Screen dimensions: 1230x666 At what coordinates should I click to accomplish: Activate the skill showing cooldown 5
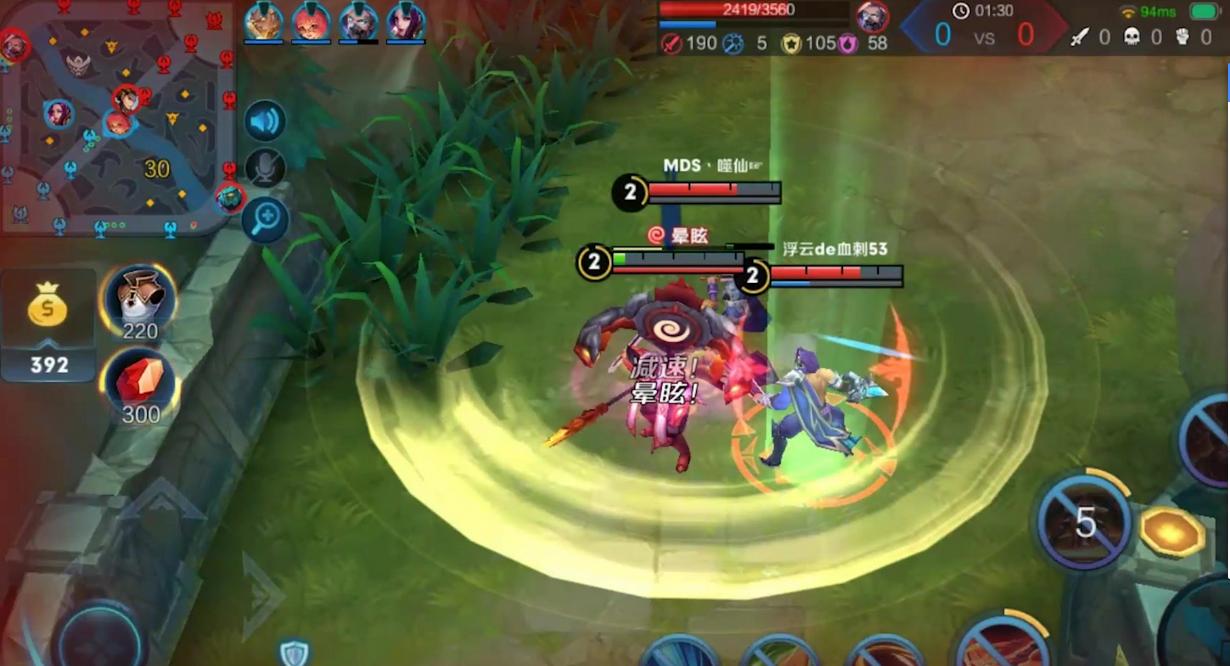[1083, 522]
